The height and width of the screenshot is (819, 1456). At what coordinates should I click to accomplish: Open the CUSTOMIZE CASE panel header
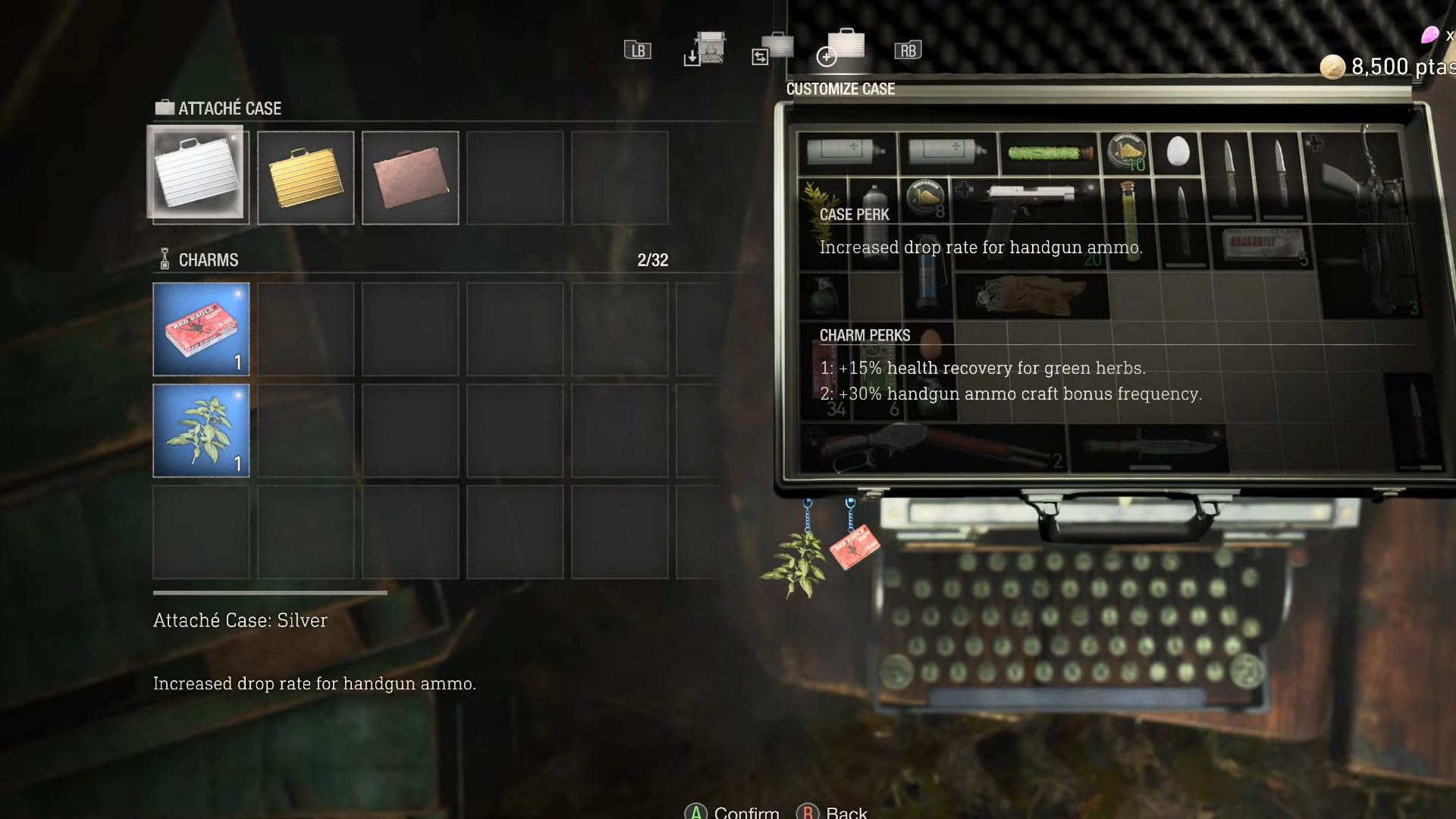point(840,89)
